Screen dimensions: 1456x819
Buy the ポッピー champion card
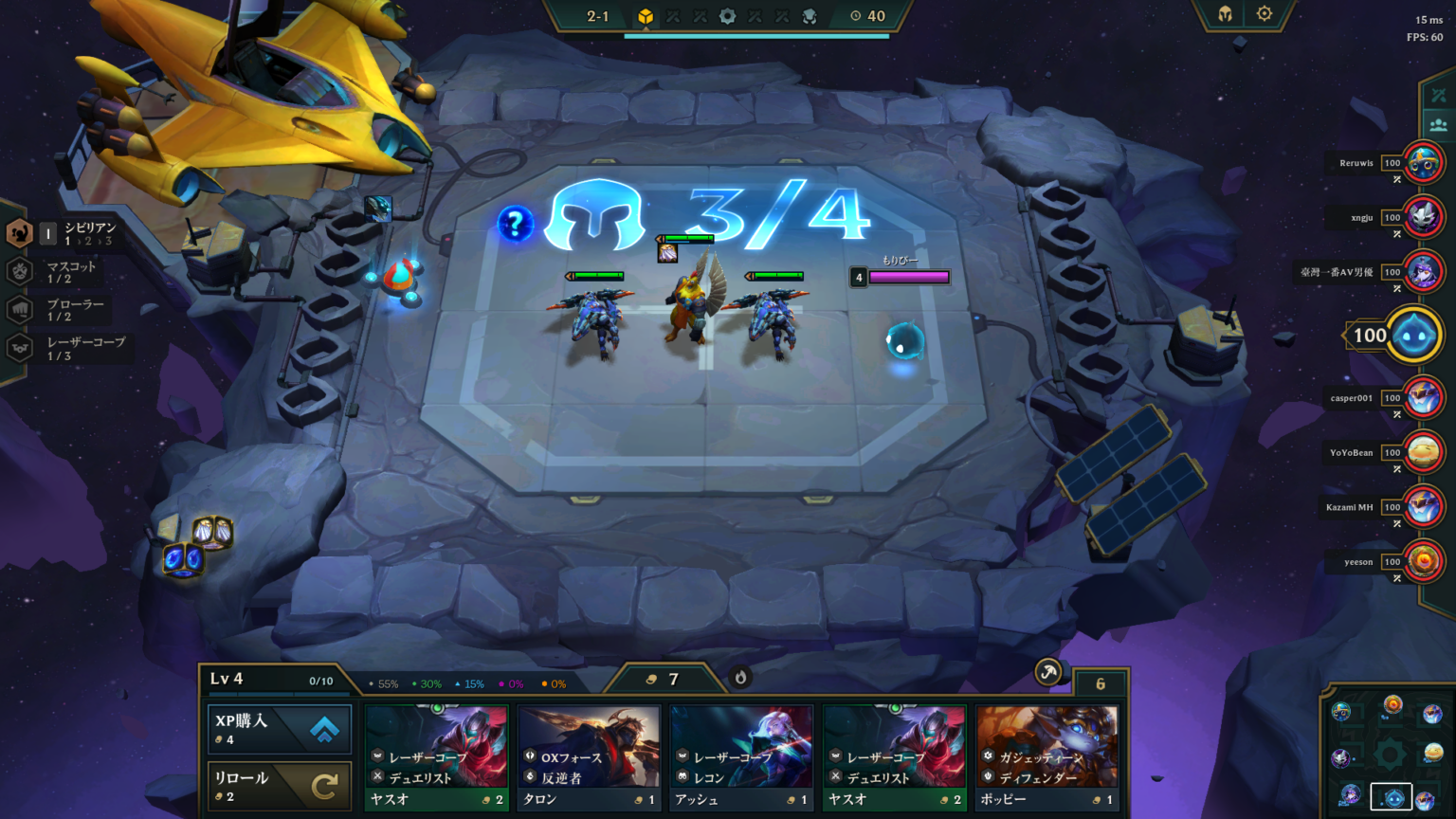pos(1046,757)
